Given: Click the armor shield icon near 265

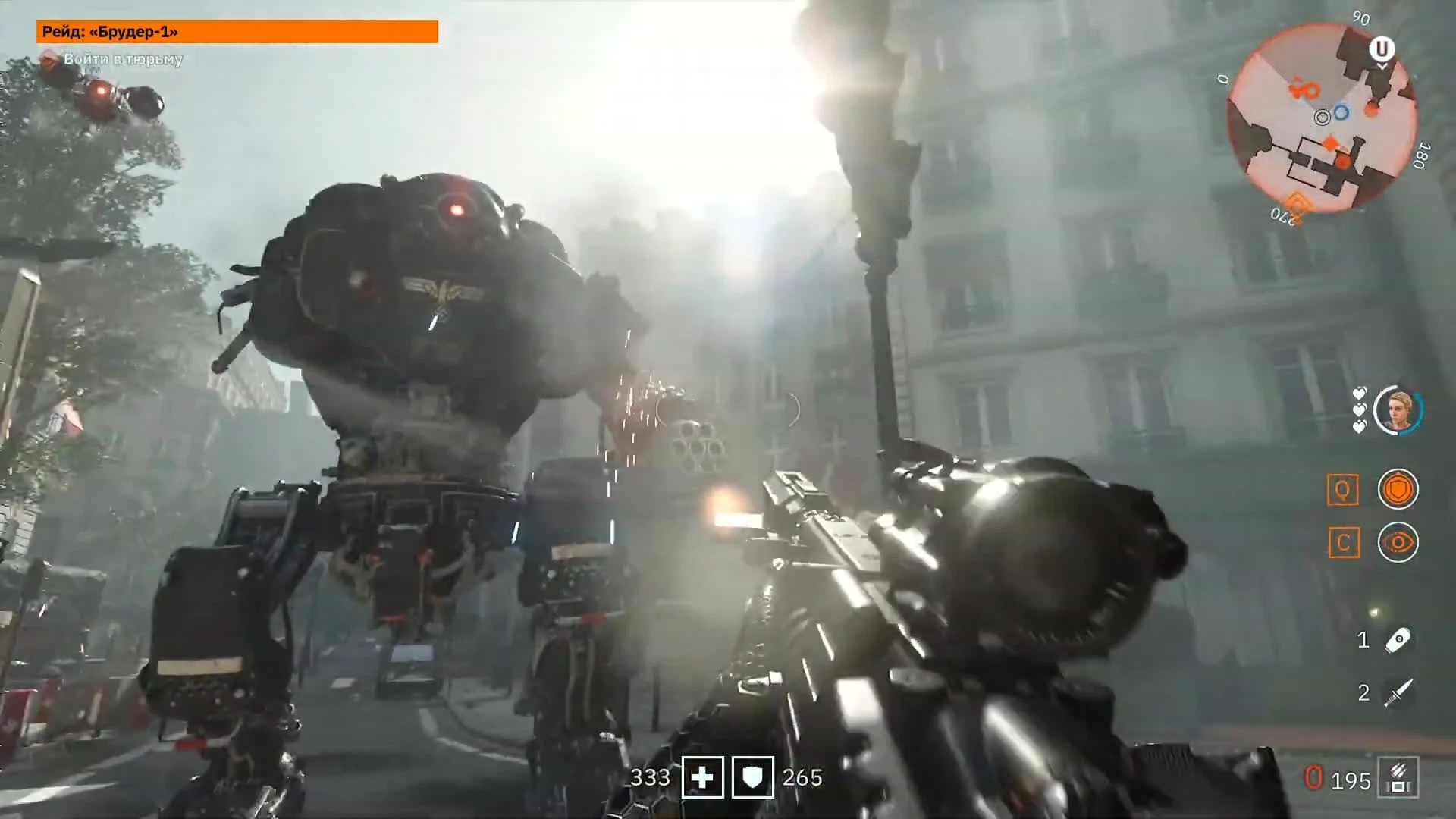Looking at the screenshot, I should [752, 778].
